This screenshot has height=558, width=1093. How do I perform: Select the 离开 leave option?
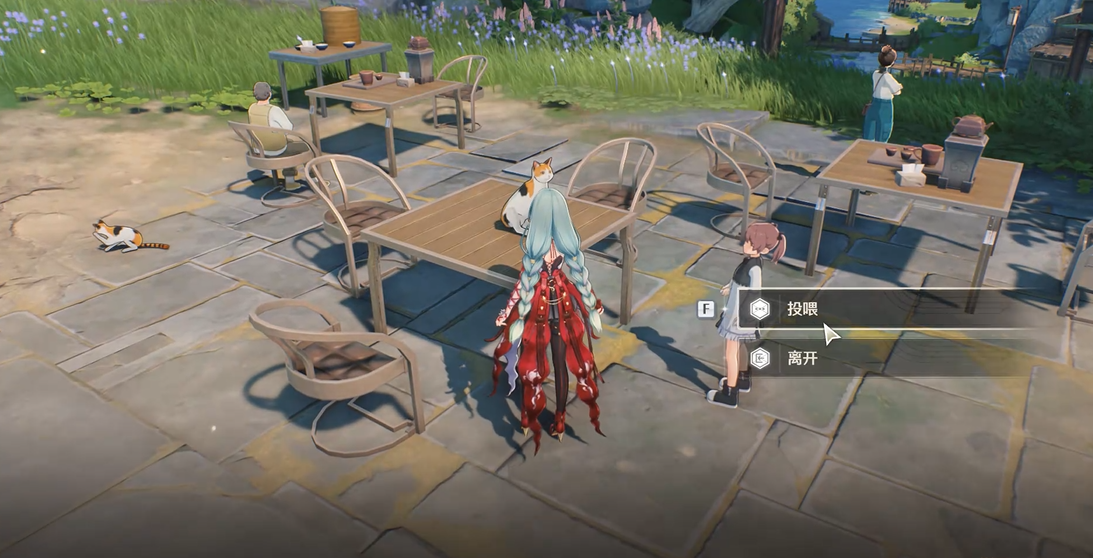pyautogui.click(x=802, y=357)
